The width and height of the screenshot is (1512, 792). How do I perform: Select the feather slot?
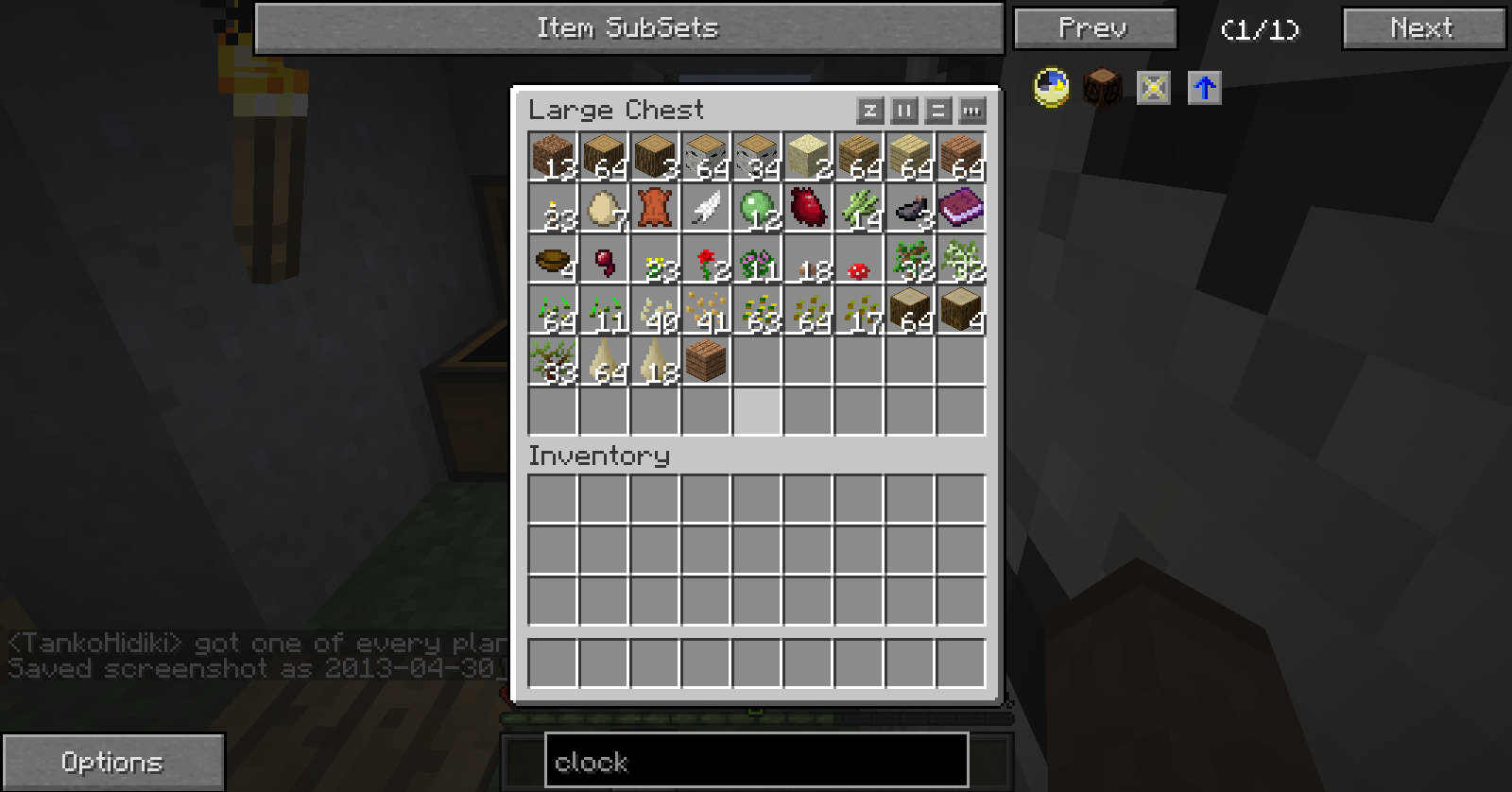[706, 207]
